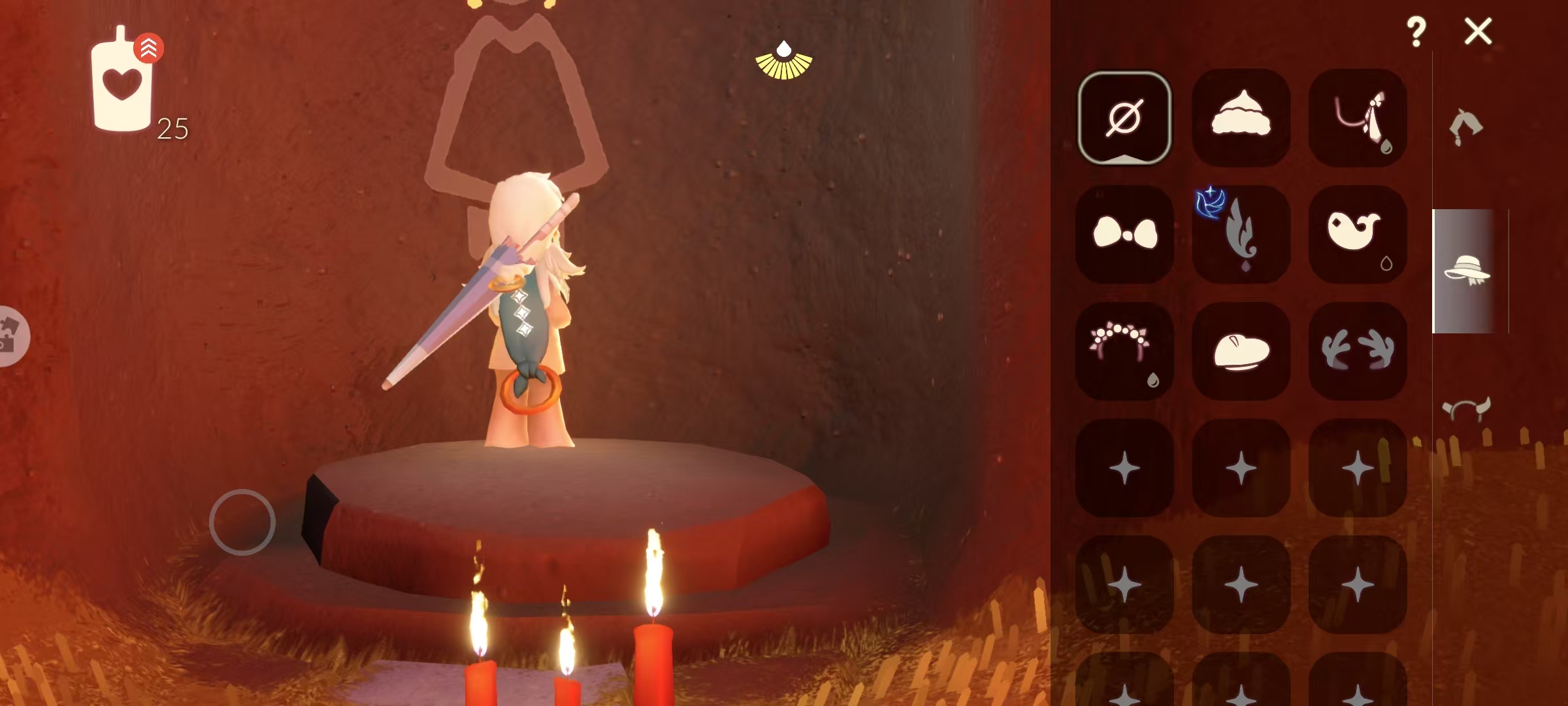Image resolution: width=1568 pixels, height=706 pixels.
Task: Select the grey antlers accessory
Action: pos(1358,351)
